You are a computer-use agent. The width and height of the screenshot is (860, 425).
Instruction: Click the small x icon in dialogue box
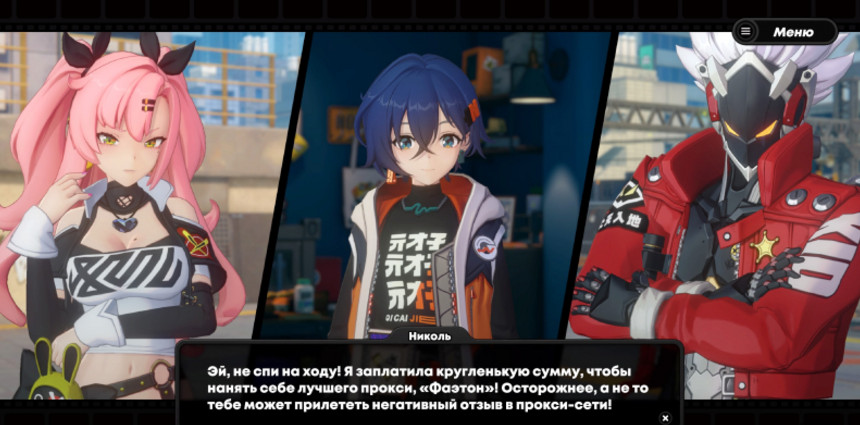[x=665, y=417]
